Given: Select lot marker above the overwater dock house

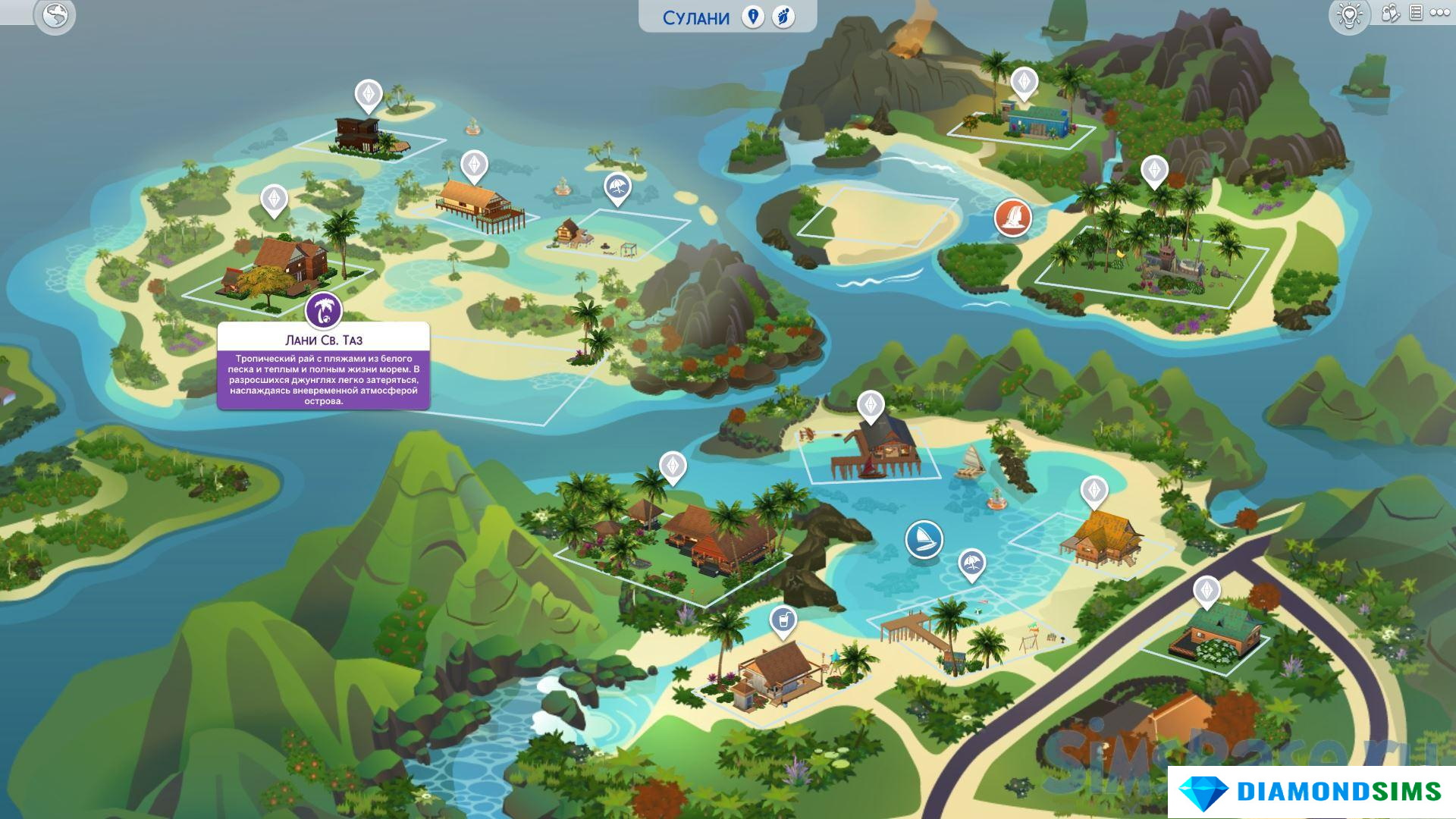Looking at the screenshot, I should (x=871, y=405).
